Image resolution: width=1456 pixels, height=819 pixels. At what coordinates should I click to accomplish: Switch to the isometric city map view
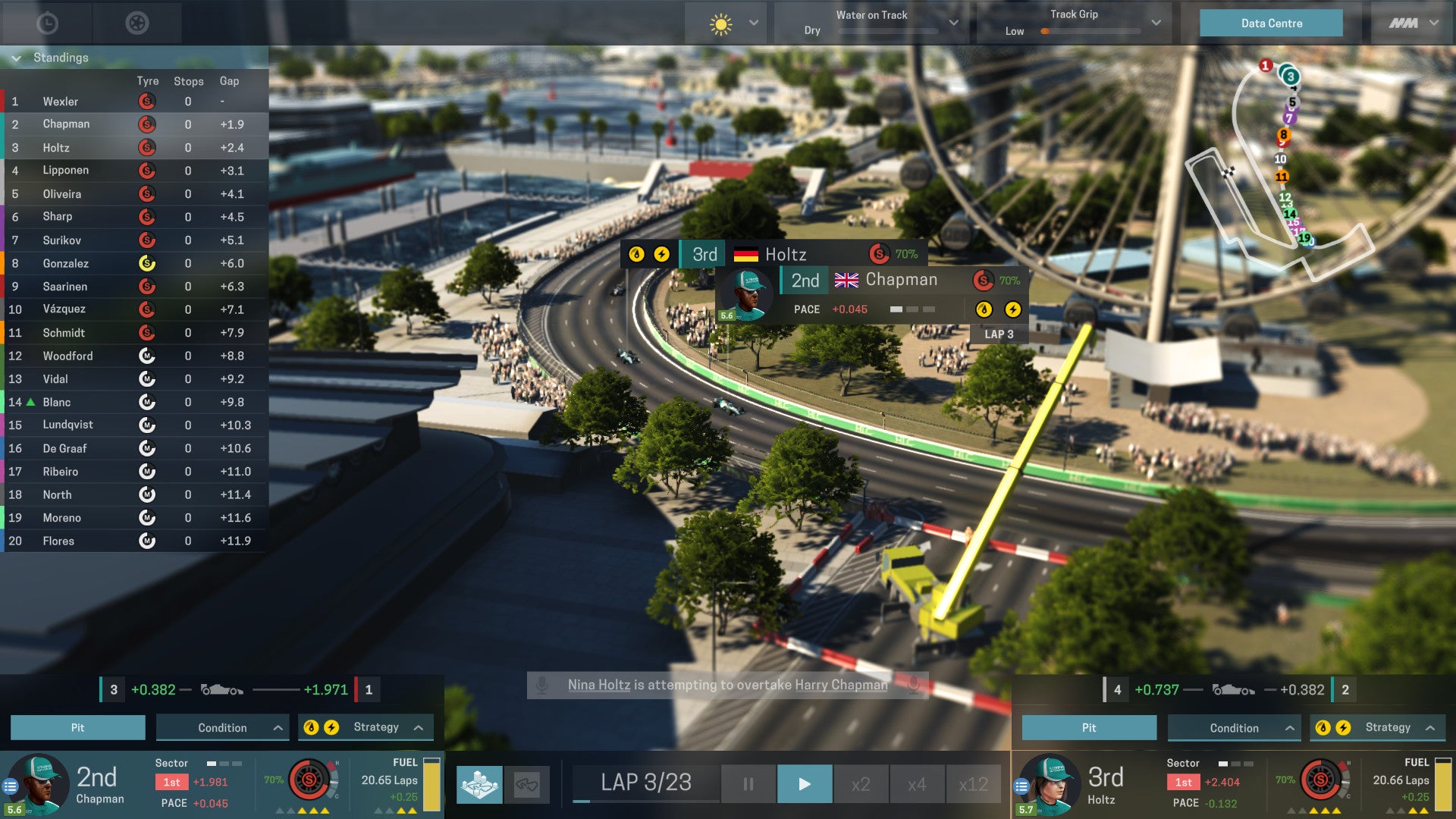(481, 783)
